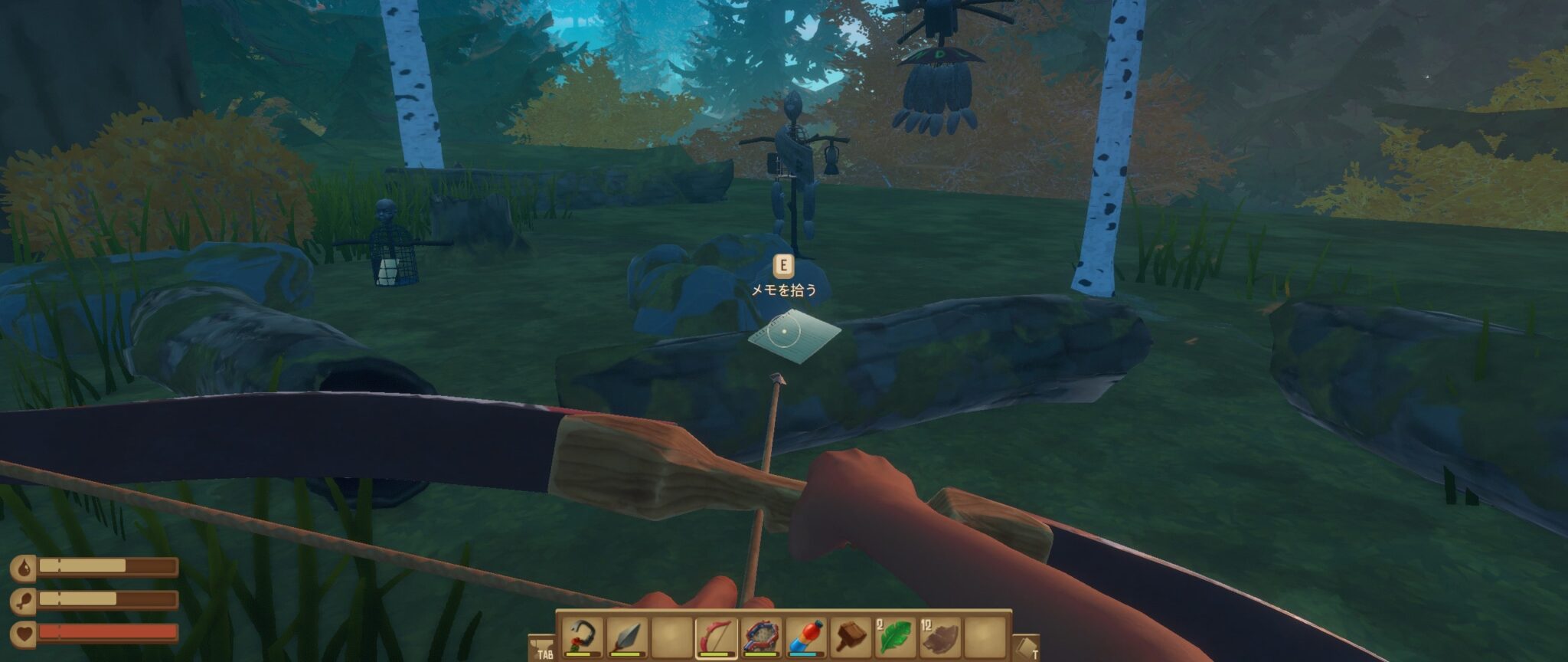Equip the wooden building hammer
Viewport: 1568px width, 662px height.
(x=851, y=637)
